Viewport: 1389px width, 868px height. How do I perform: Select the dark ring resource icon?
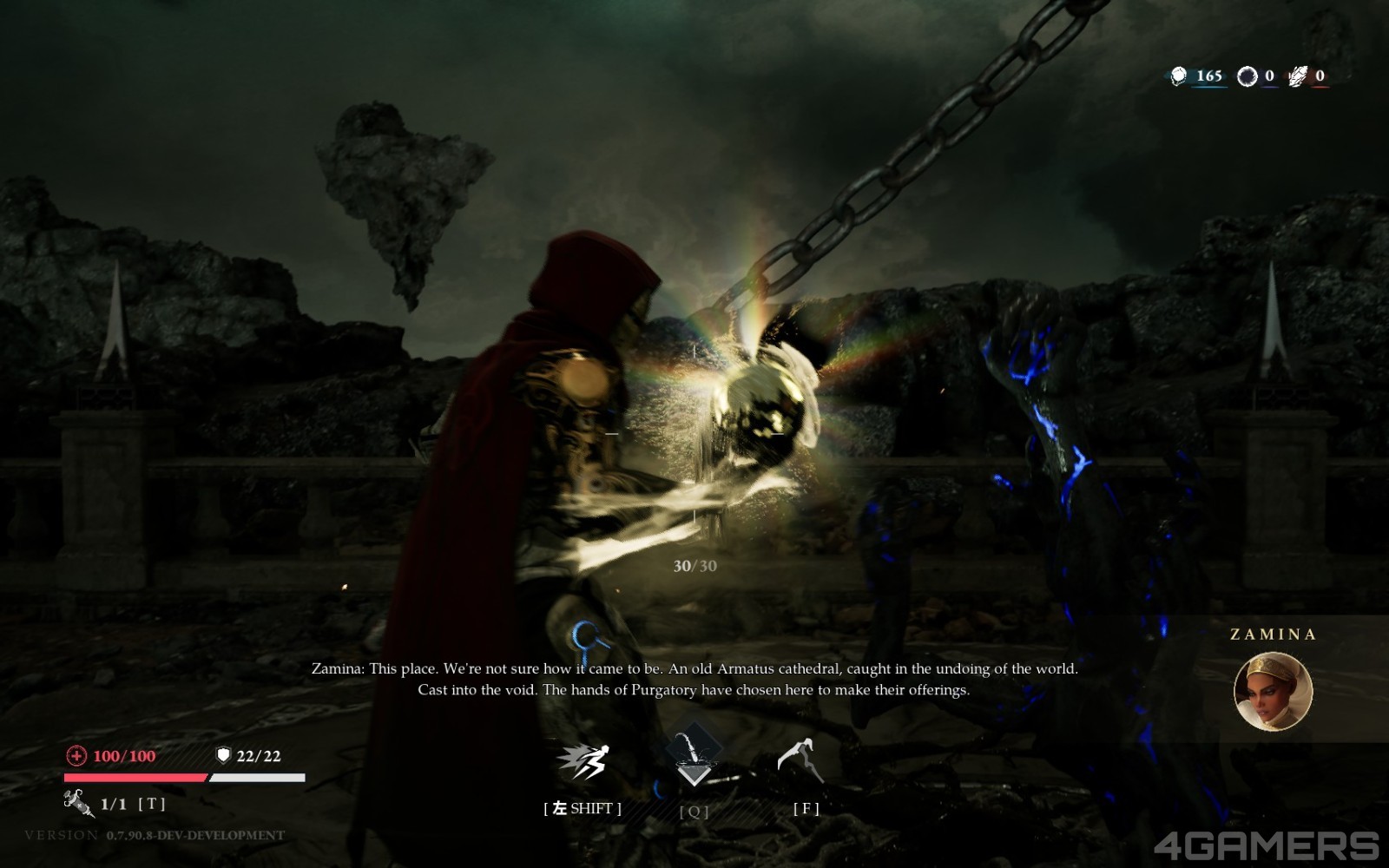(x=1247, y=76)
